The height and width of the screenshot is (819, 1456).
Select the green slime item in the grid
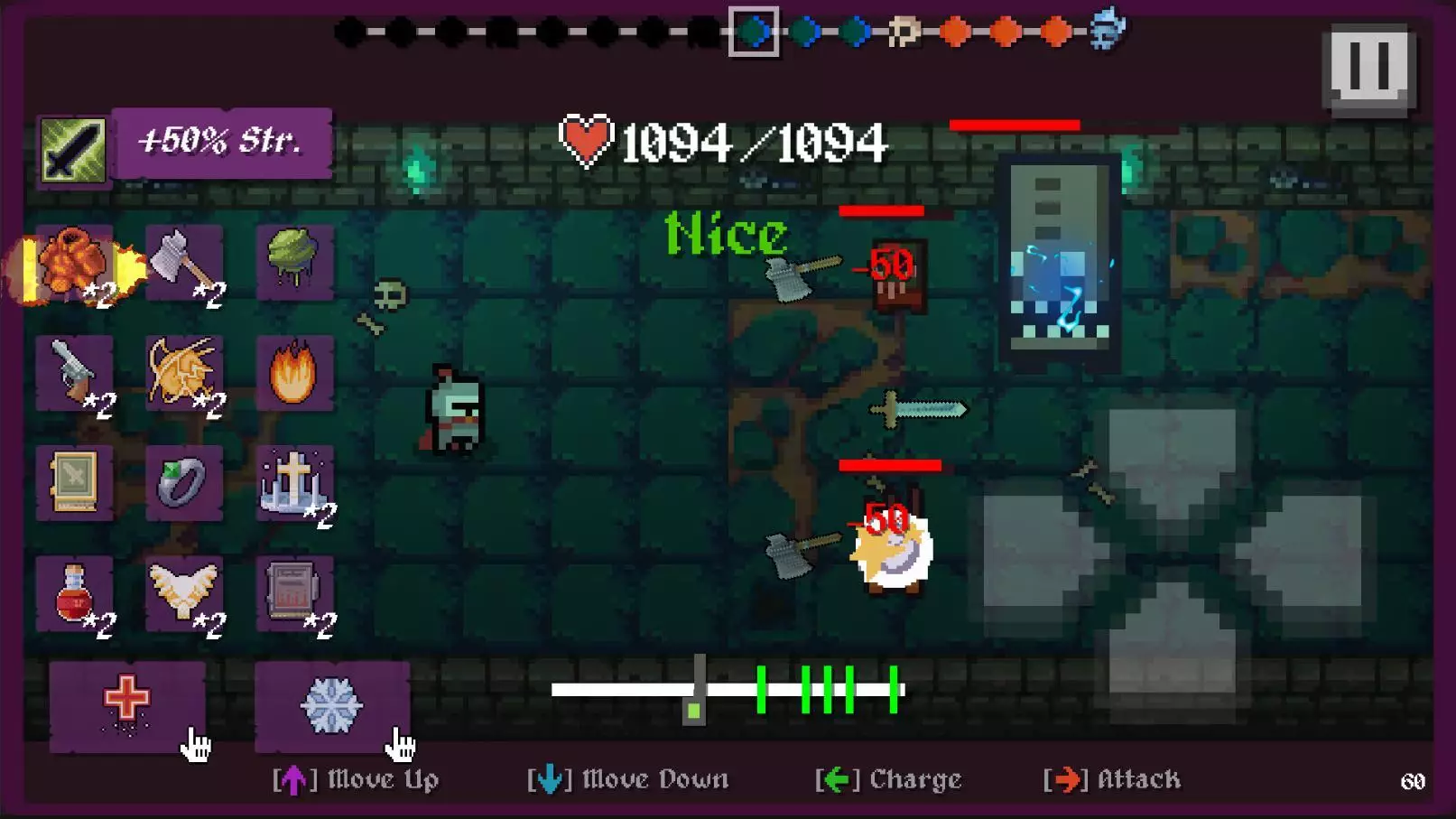click(293, 262)
